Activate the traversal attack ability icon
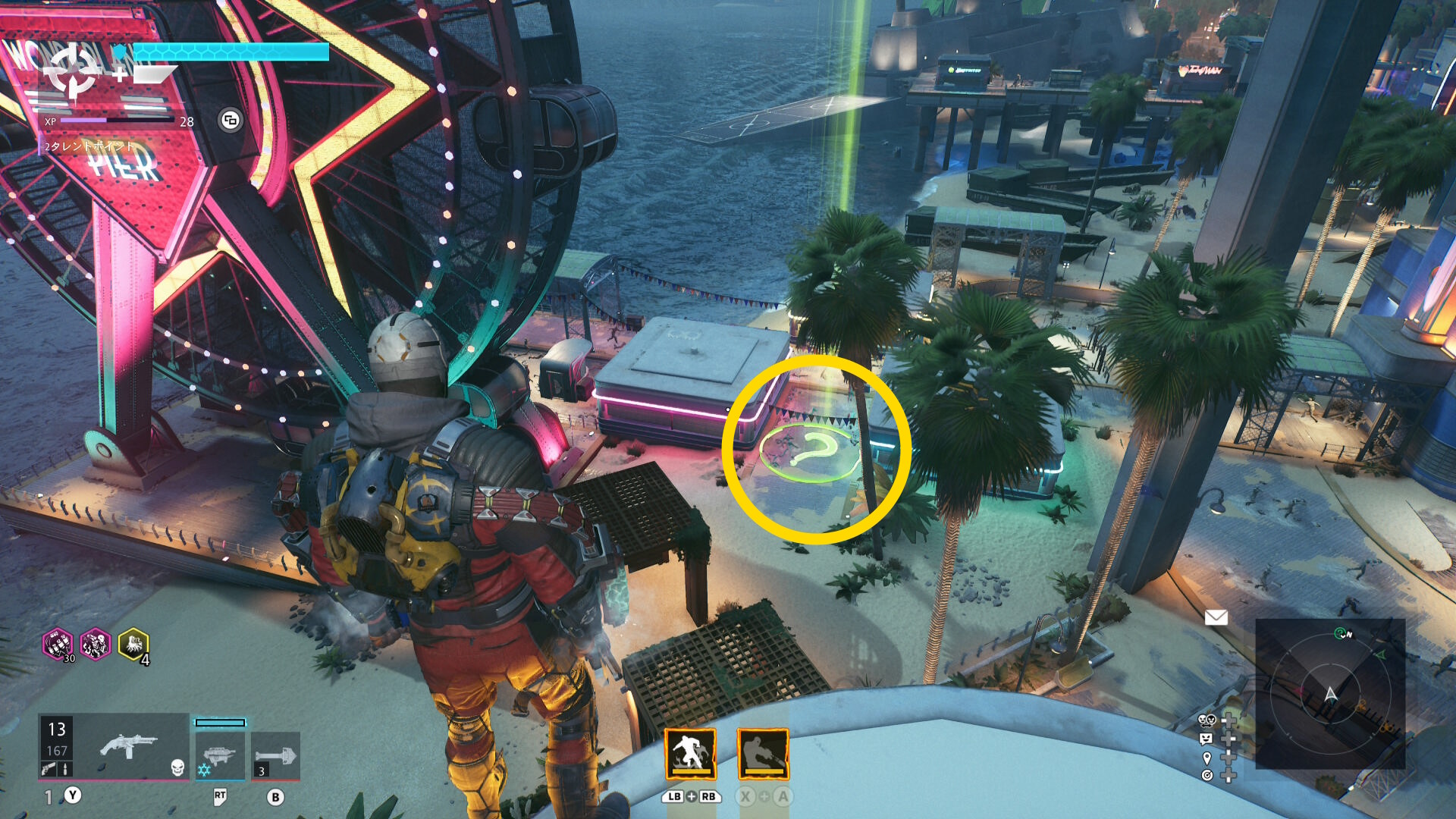Image resolution: width=1456 pixels, height=819 pixels. click(690, 754)
